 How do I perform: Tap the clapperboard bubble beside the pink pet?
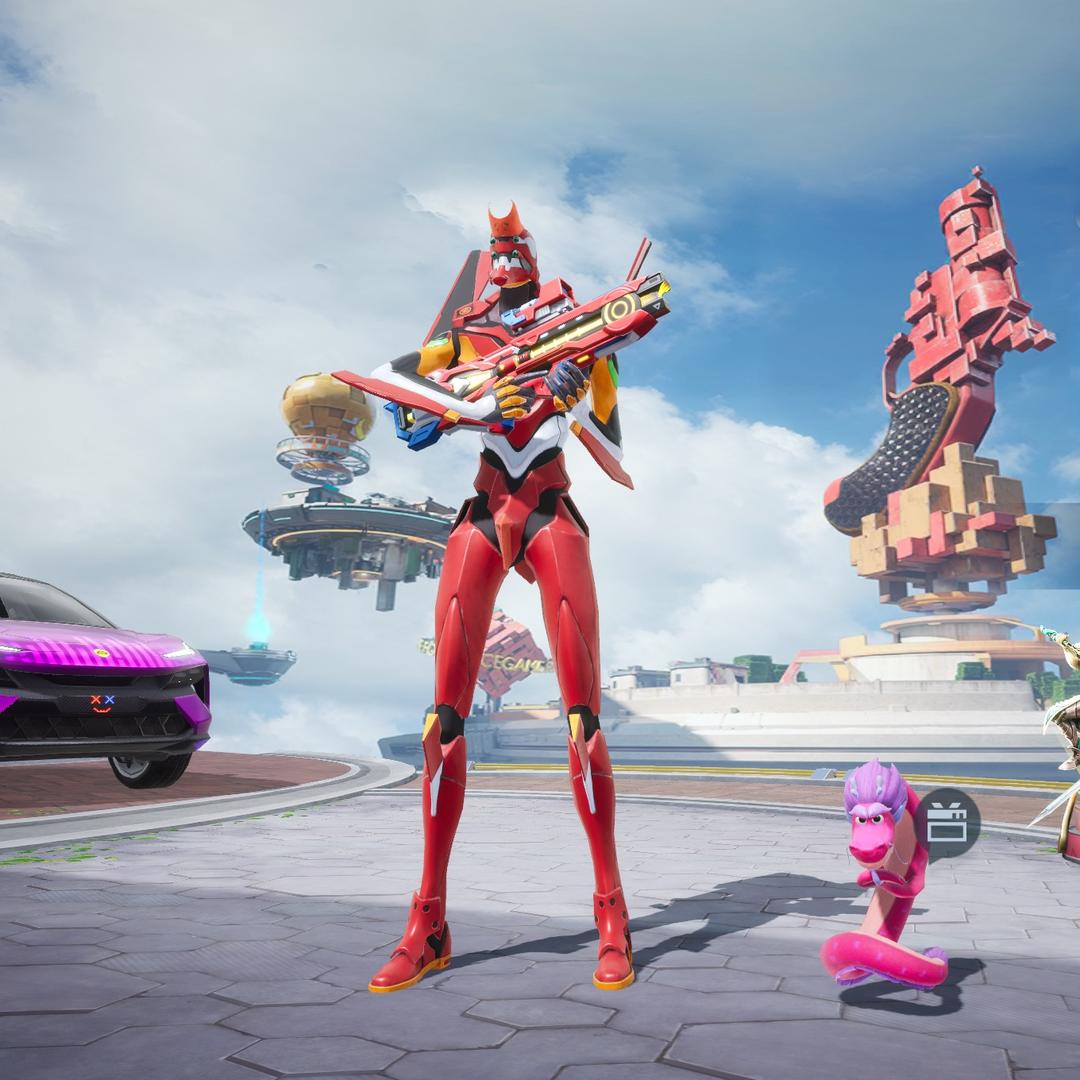point(946,823)
